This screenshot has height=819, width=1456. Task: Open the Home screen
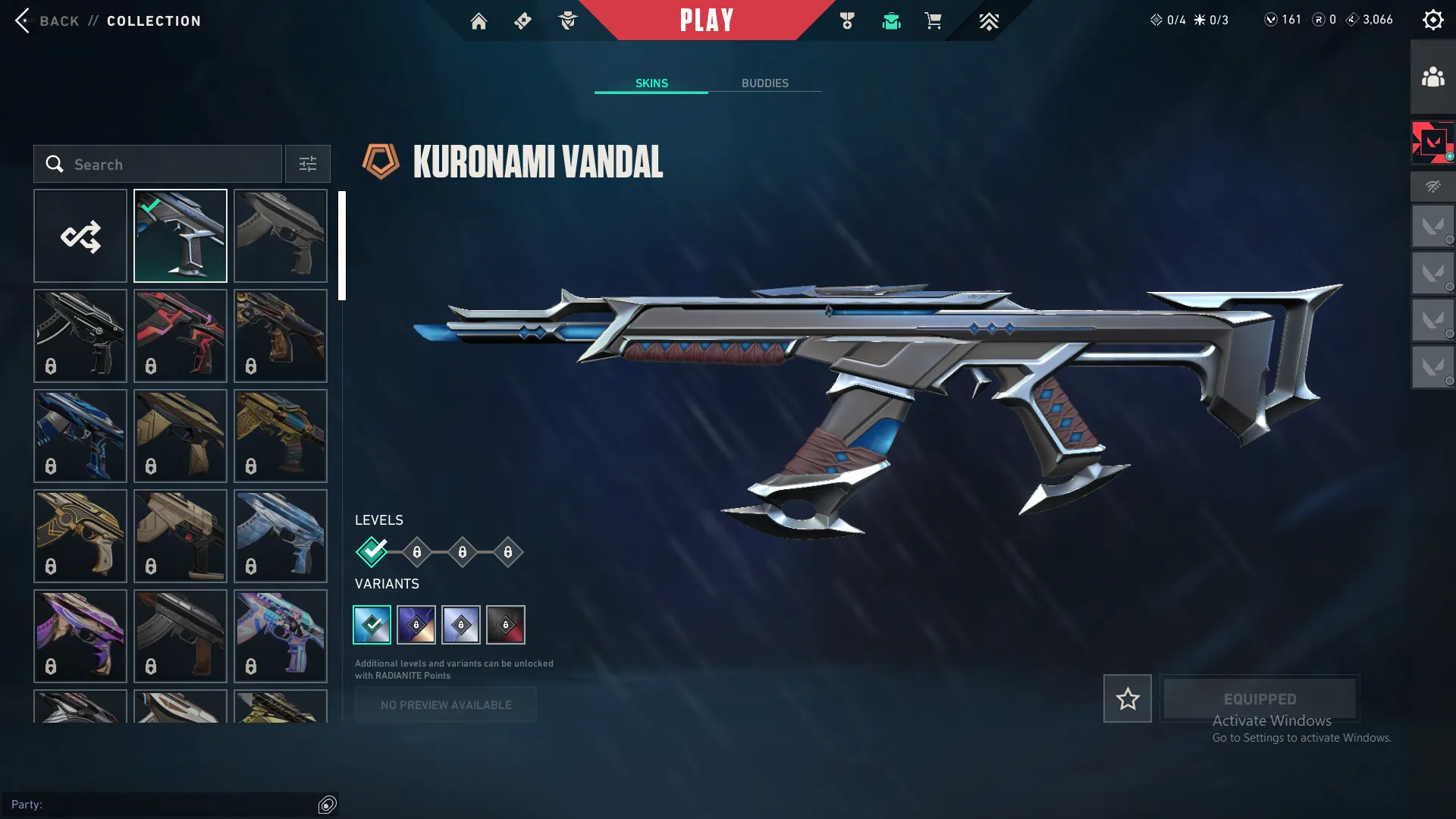pyautogui.click(x=479, y=20)
